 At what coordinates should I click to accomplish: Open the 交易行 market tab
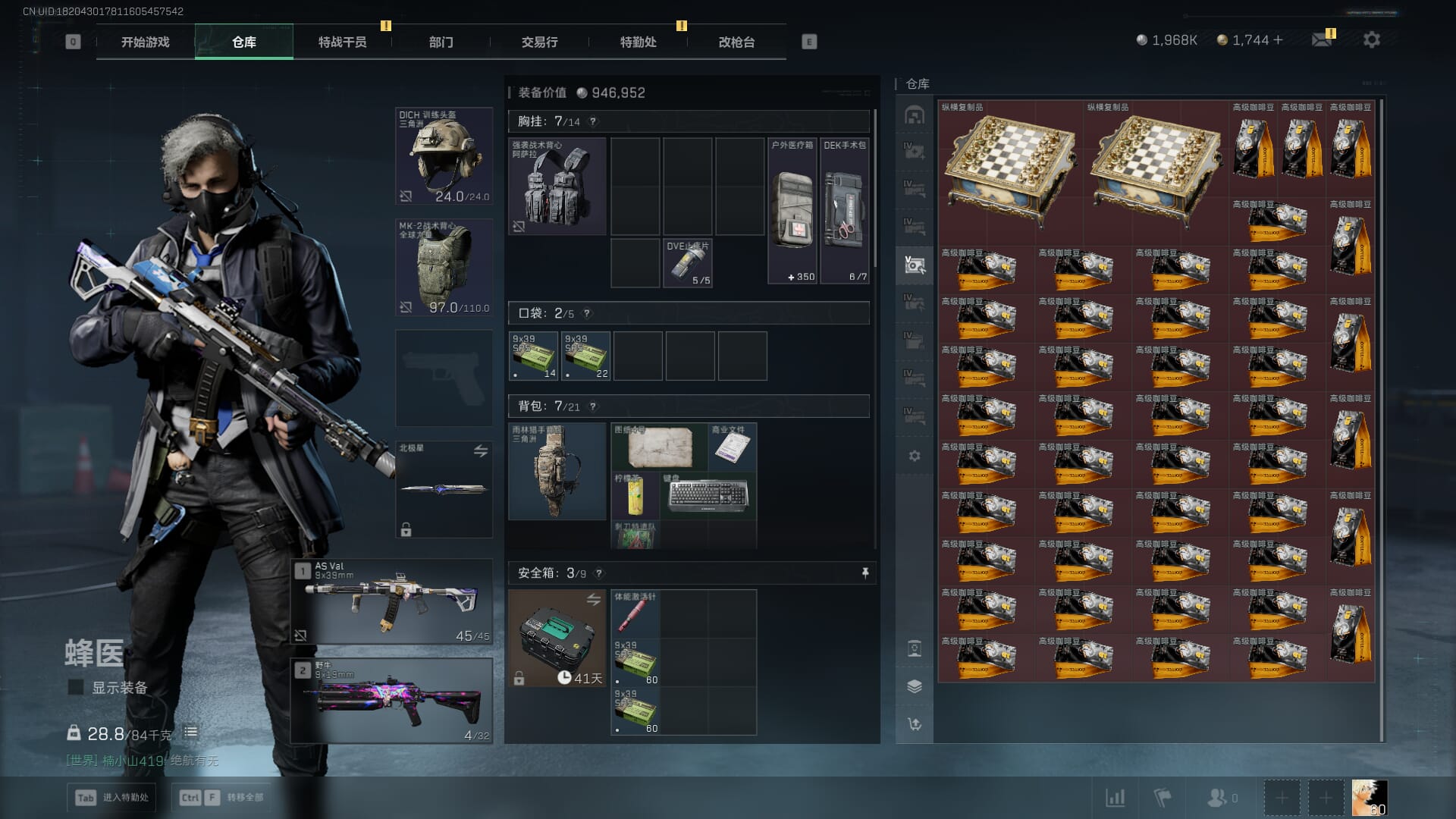coord(539,42)
